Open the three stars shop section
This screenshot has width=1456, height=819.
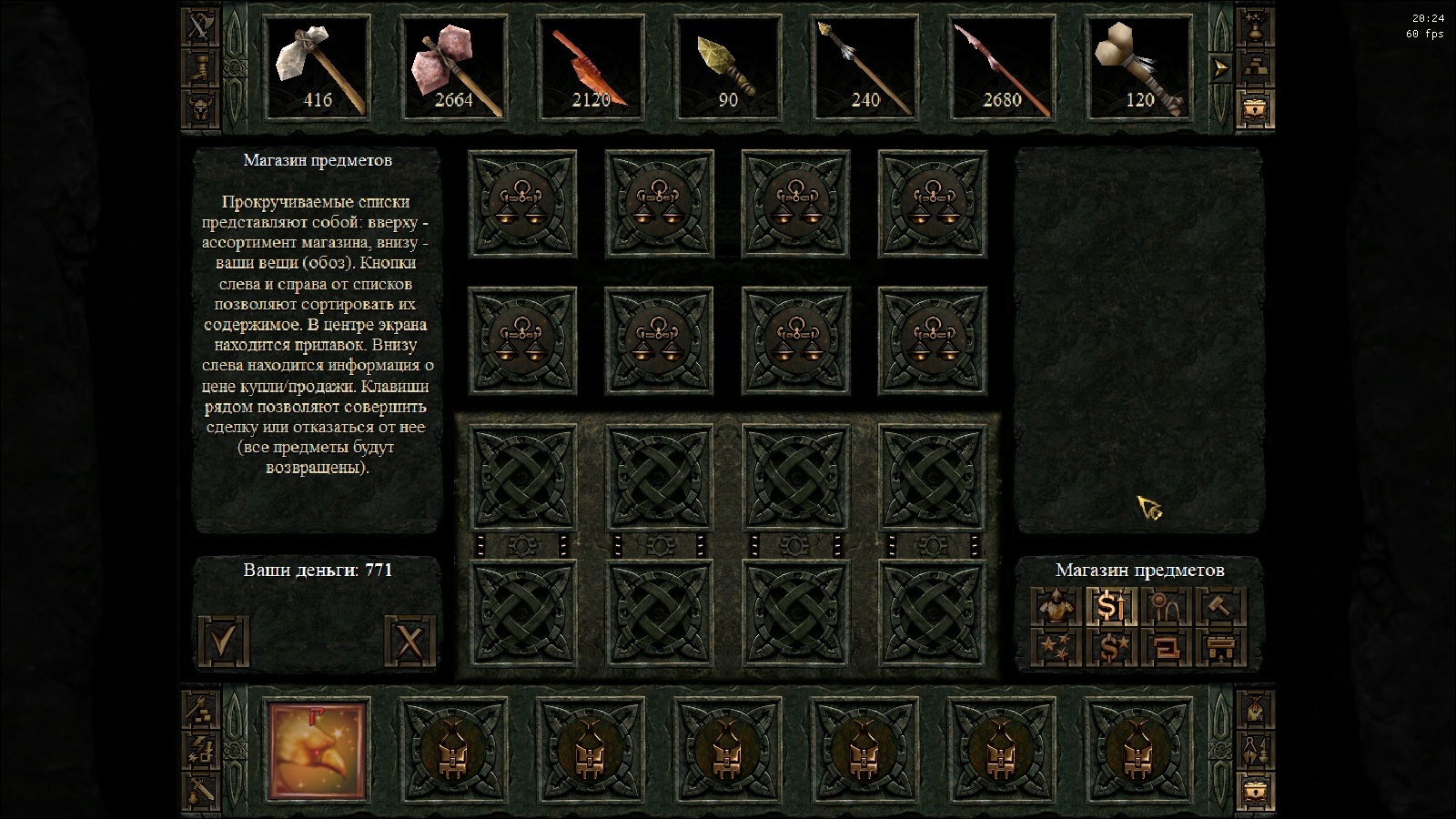point(1057,647)
